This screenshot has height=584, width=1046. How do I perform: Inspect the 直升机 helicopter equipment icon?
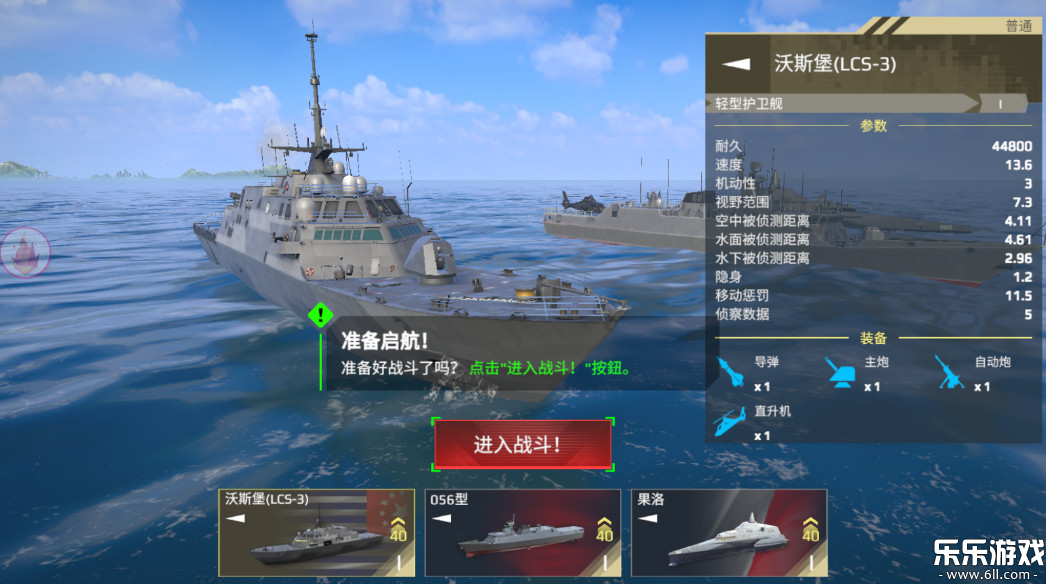point(731,422)
